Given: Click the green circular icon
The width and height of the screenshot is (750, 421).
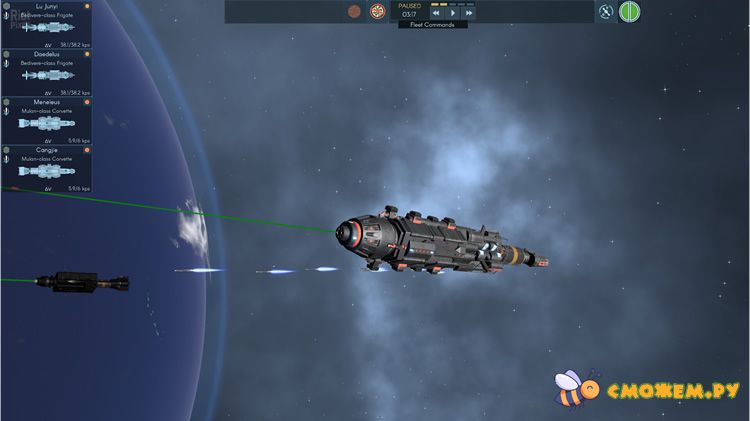Looking at the screenshot, I should click(630, 12).
